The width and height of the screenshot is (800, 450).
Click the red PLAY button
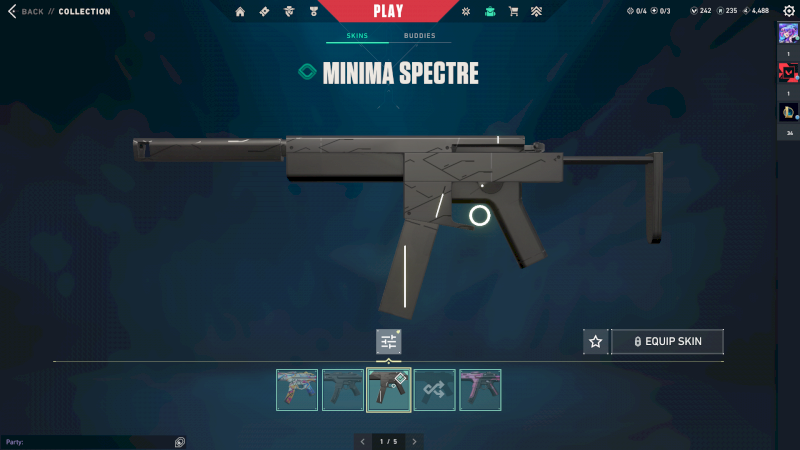tap(388, 12)
